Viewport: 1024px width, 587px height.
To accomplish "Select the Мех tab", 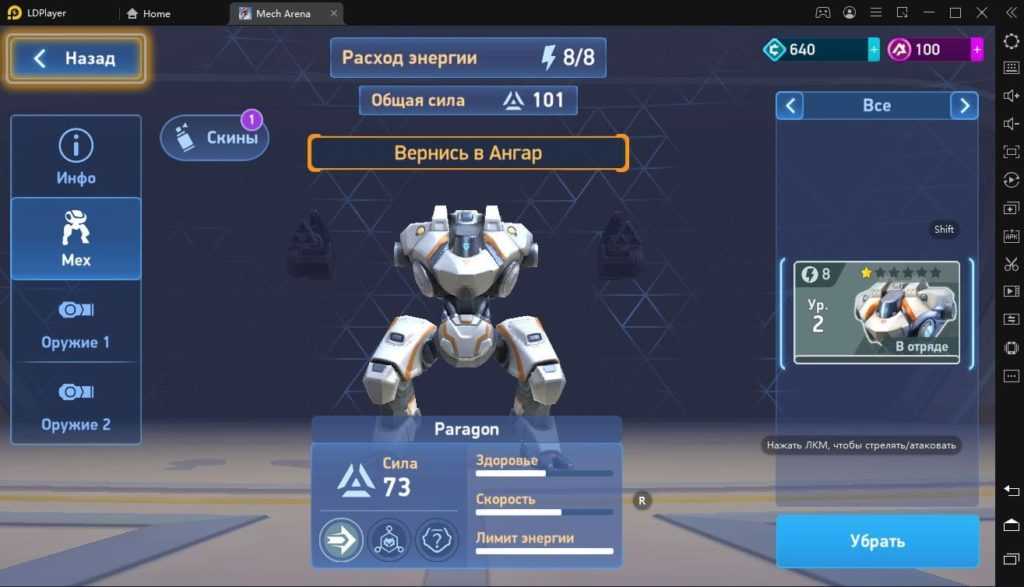I will click(76, 239).
